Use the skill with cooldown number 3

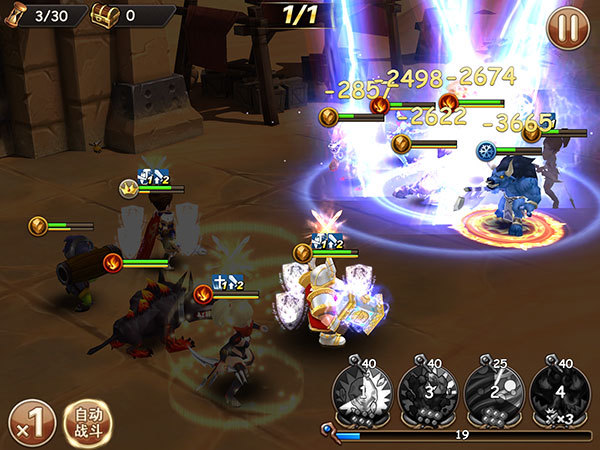tap(429, 389)
